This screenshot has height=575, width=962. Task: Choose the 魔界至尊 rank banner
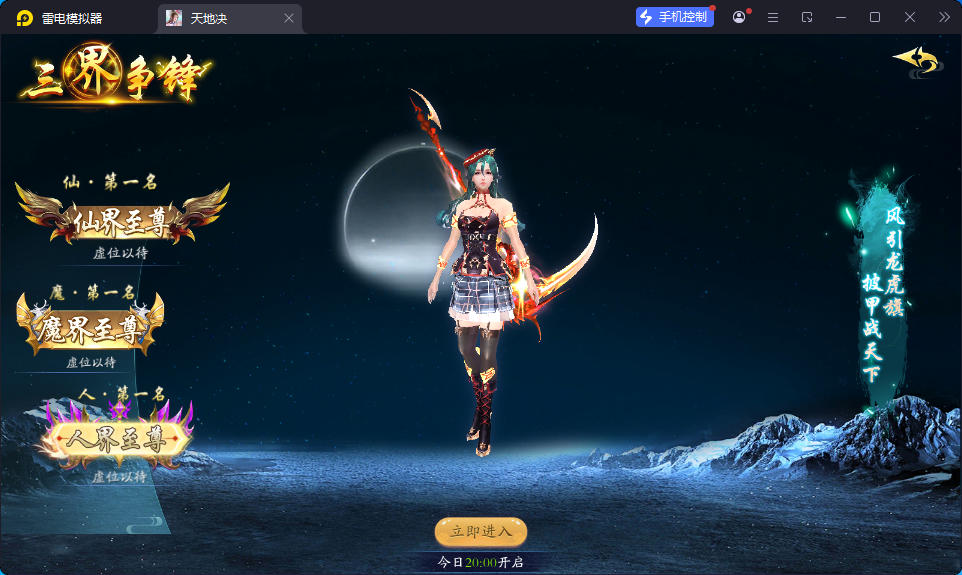(91, 328)
